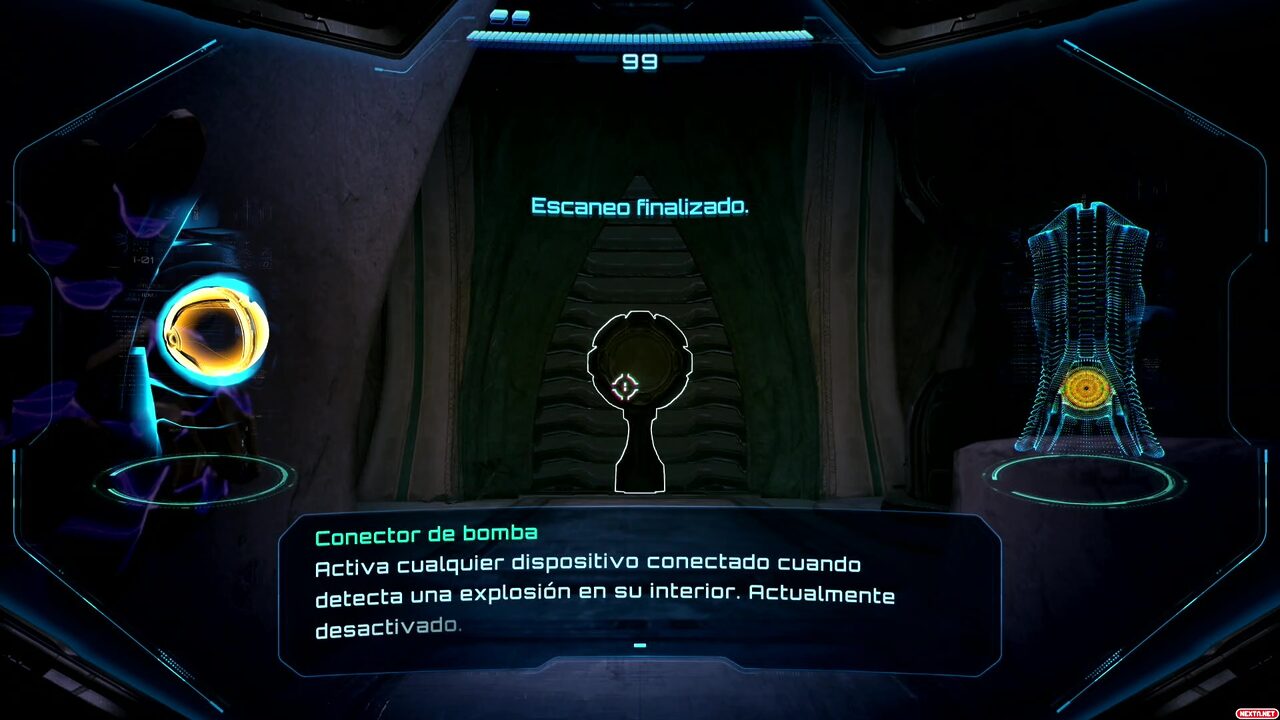Image resolution: width=1280 pixels, height=720 pixels.
Task: Advance text using the dash indicator below description
Action: 640,646
